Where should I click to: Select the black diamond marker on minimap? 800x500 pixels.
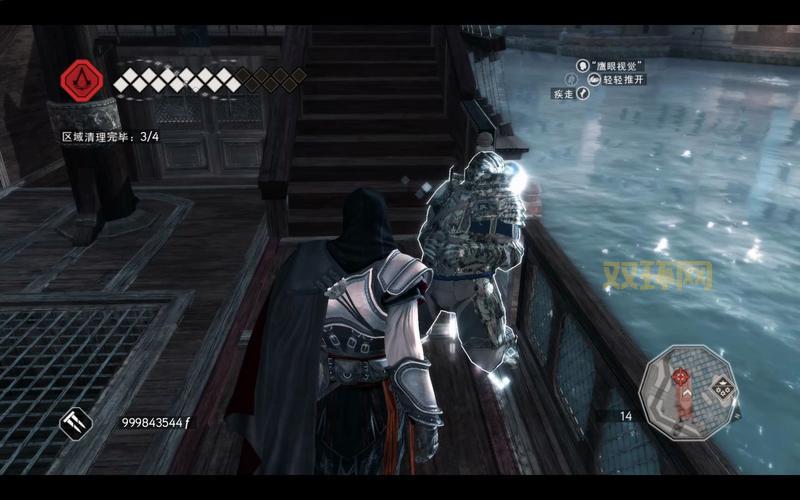(722, 387)
